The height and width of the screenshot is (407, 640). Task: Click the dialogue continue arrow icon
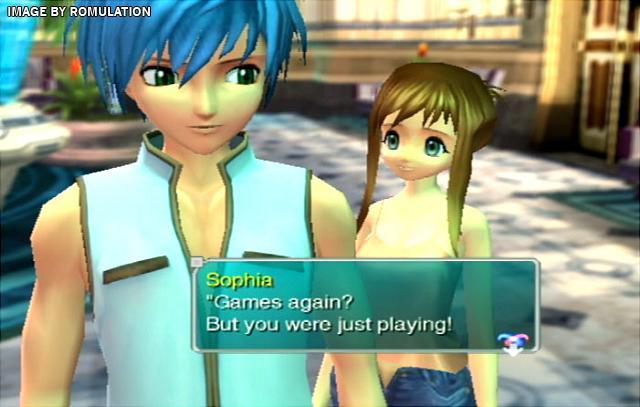511,343
